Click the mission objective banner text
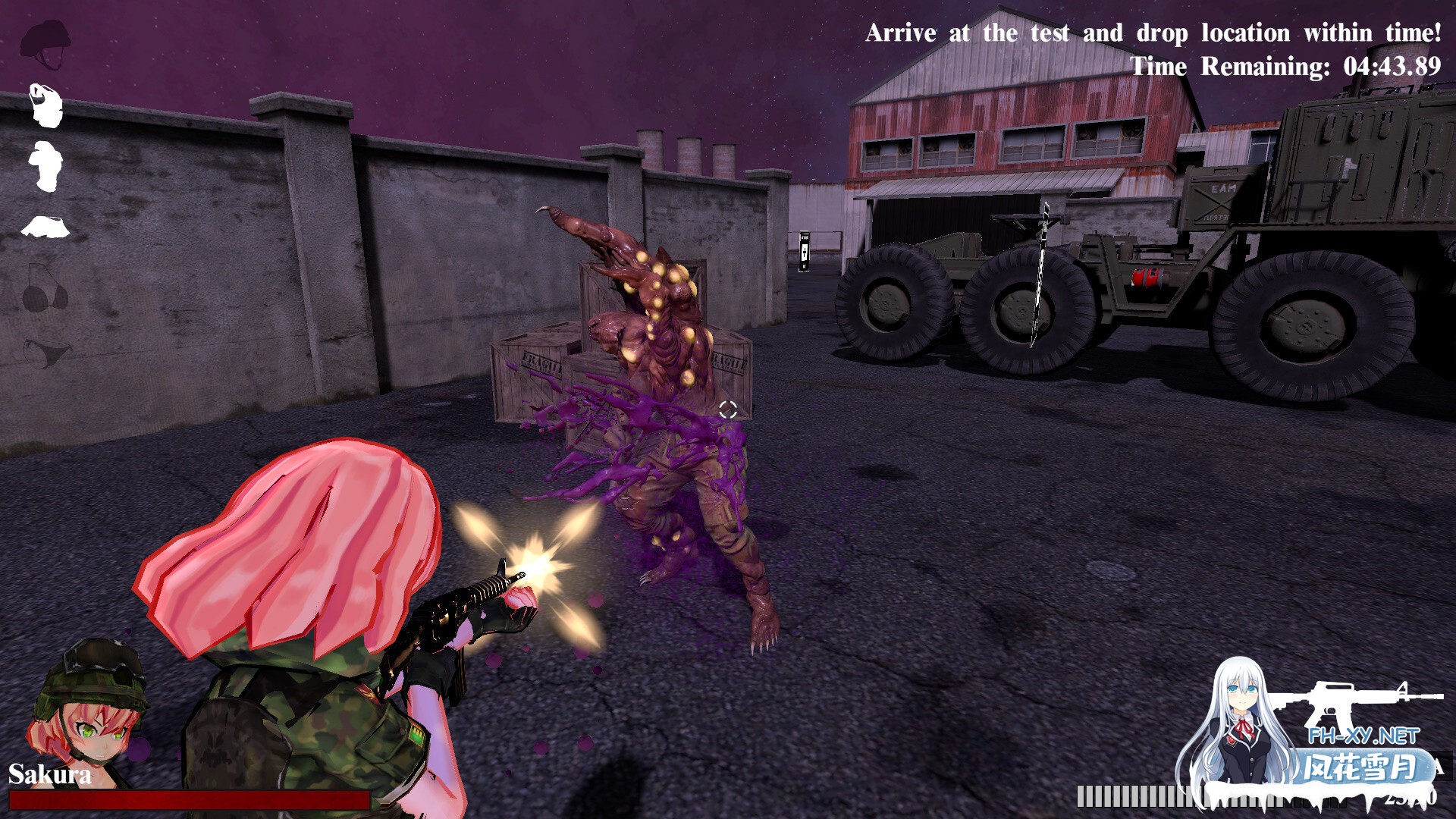 point(1153,33)
